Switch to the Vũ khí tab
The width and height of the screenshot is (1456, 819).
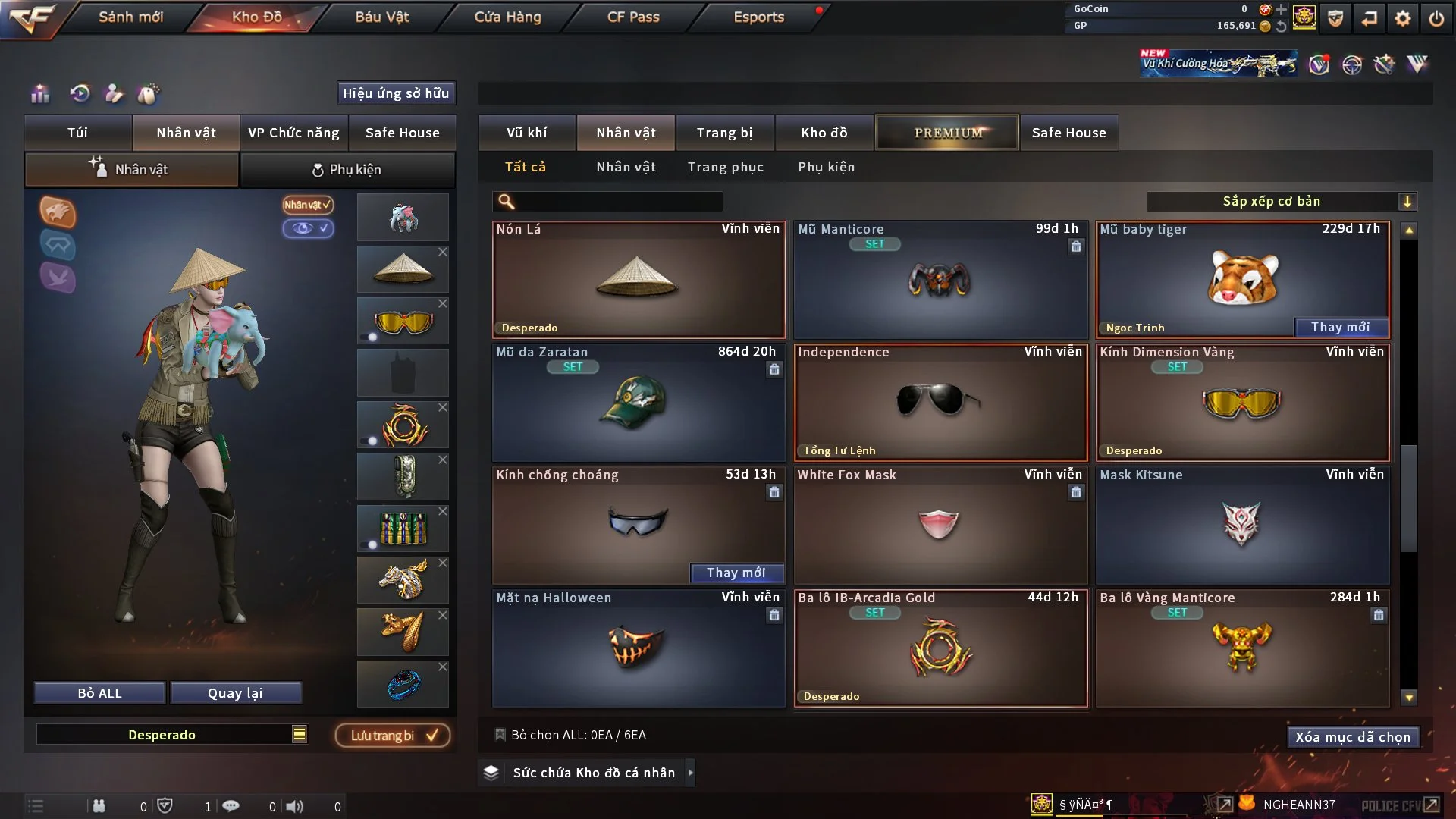[x=526, y=133]
